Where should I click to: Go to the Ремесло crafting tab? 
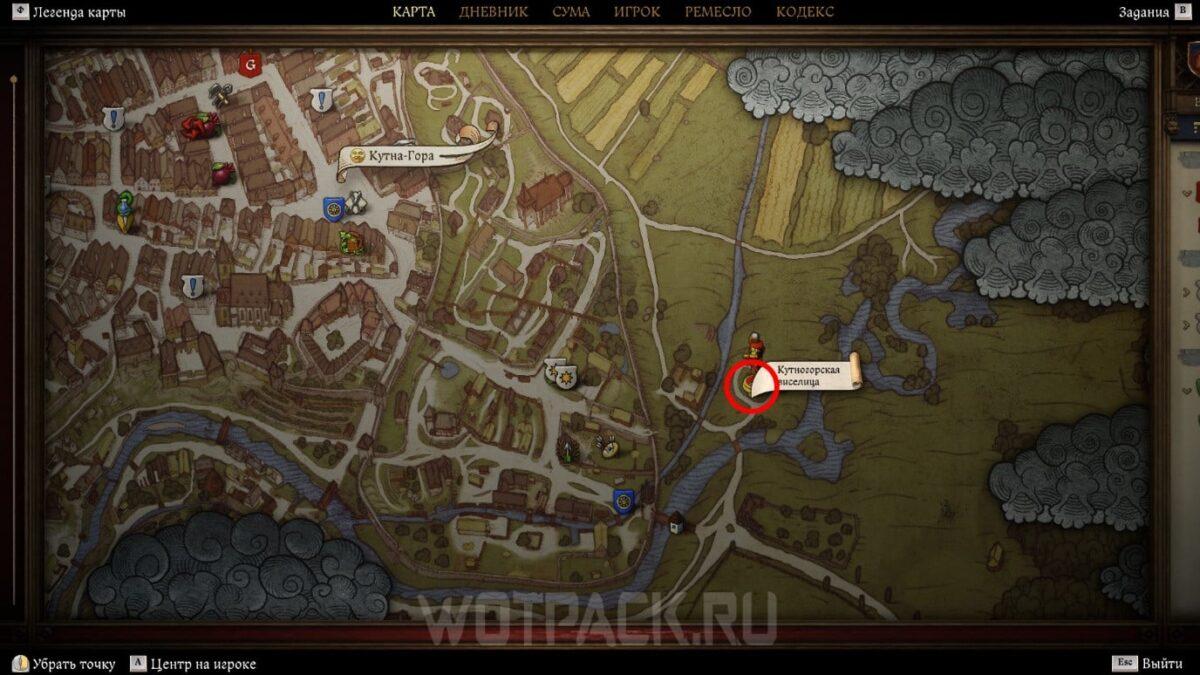click(x=718, y=12)
